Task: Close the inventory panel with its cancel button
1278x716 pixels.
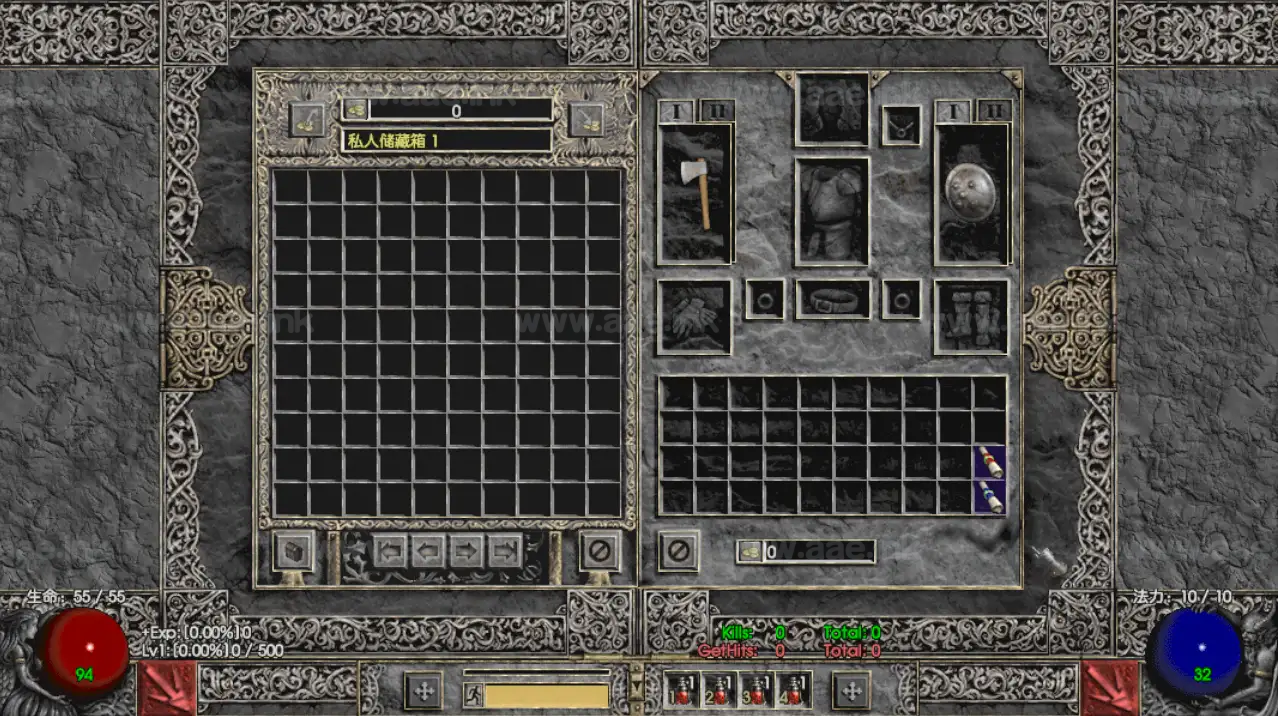Action: tap(678, 551)
